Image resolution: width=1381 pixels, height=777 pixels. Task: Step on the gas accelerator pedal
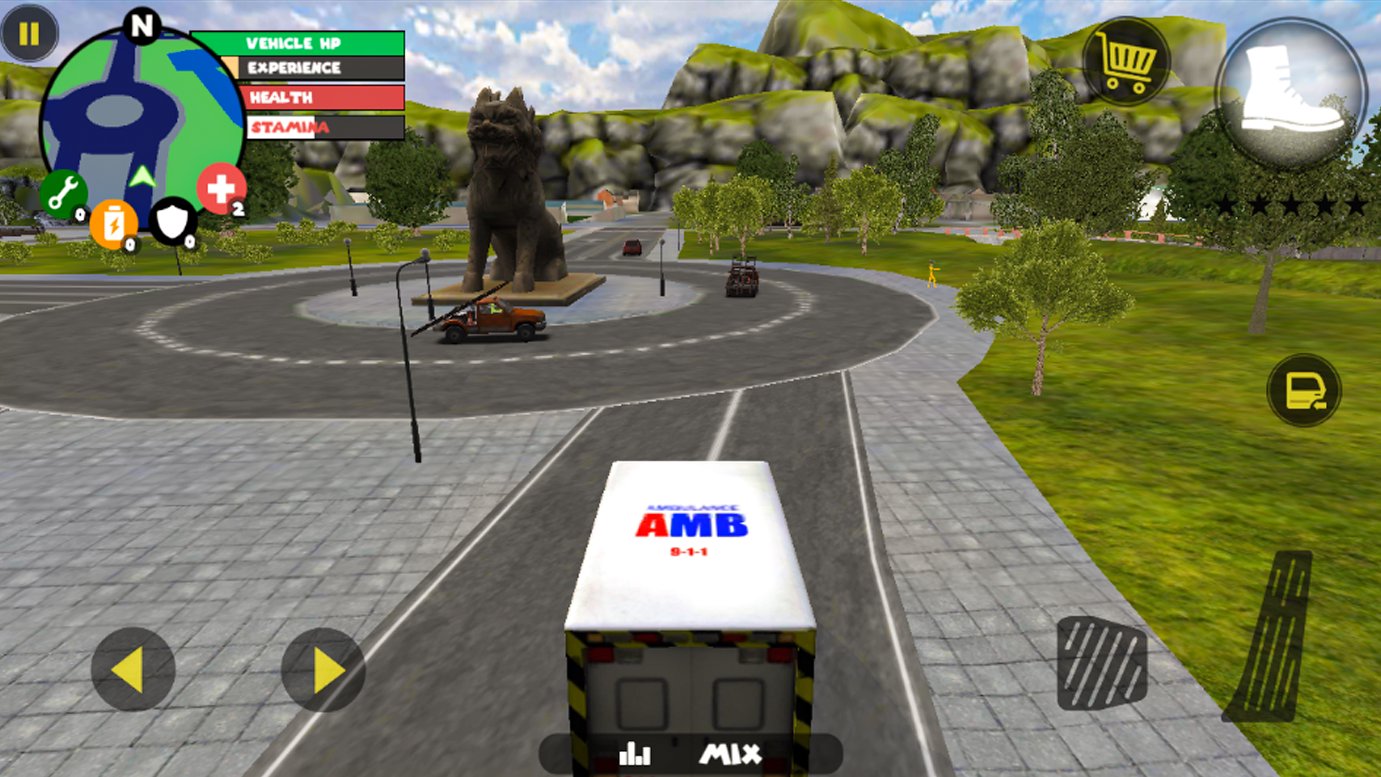(1267, 636)
